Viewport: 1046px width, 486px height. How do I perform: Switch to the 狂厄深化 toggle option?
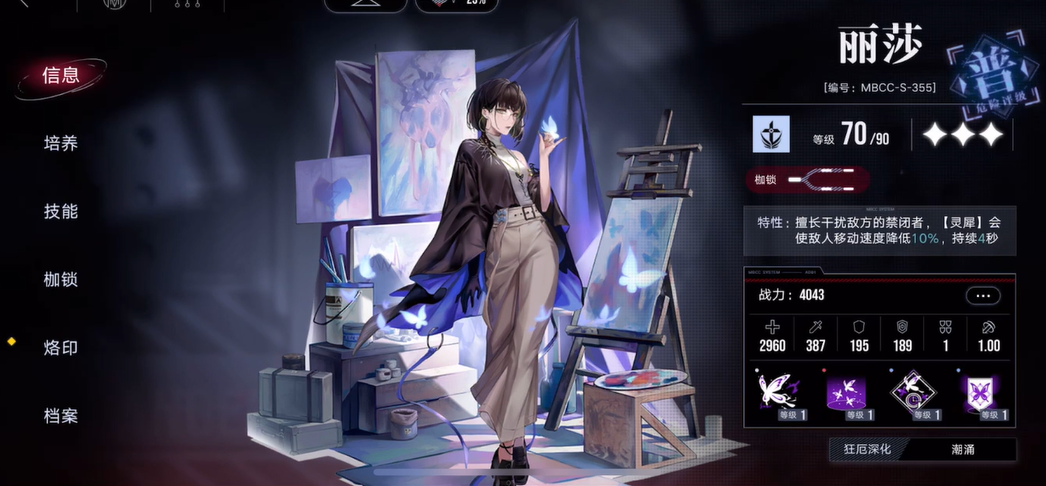click(866, 449)
